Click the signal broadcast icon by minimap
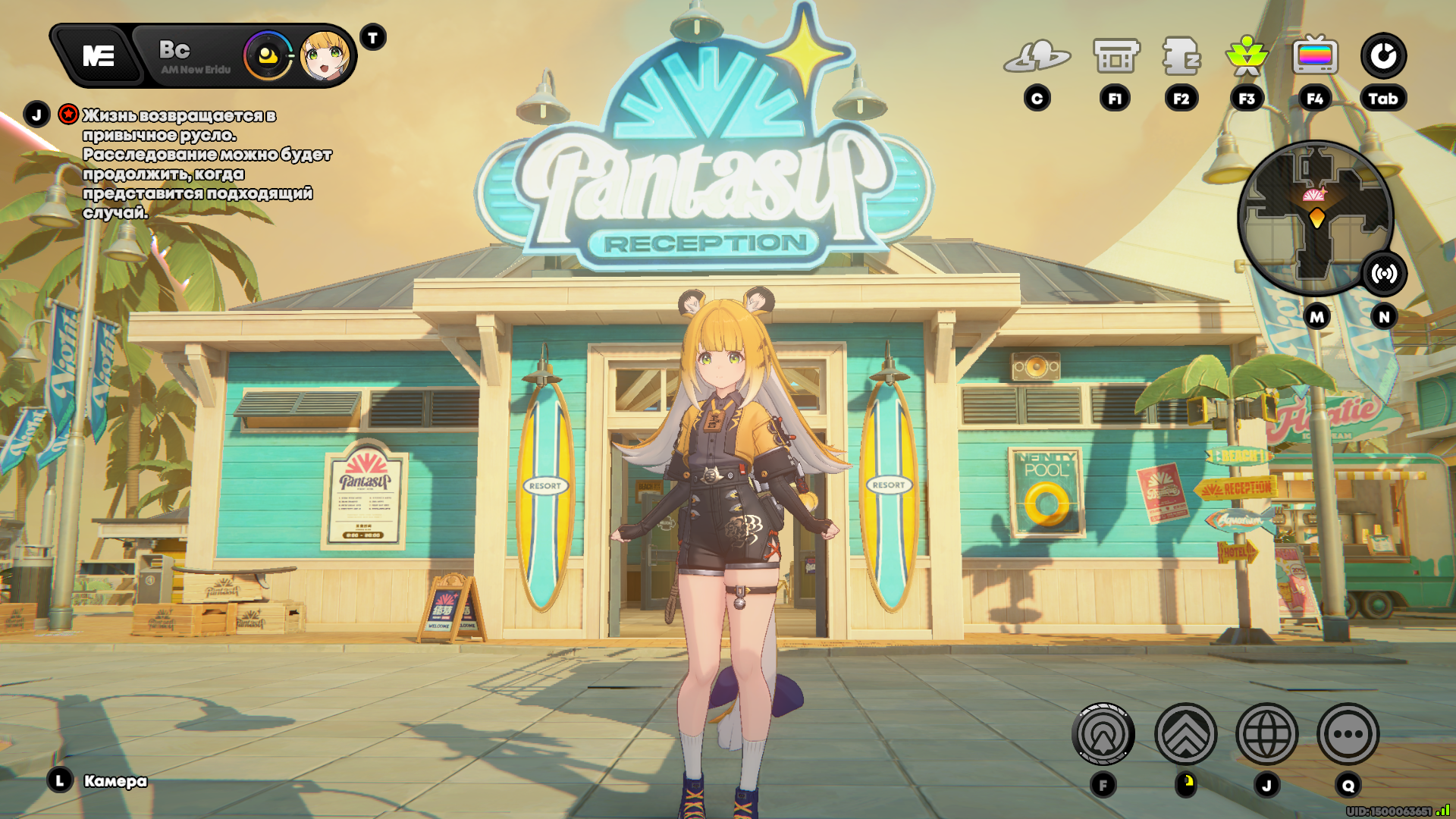The height and width of the screenshot is (819, 1456). [x=1384, y=274]
